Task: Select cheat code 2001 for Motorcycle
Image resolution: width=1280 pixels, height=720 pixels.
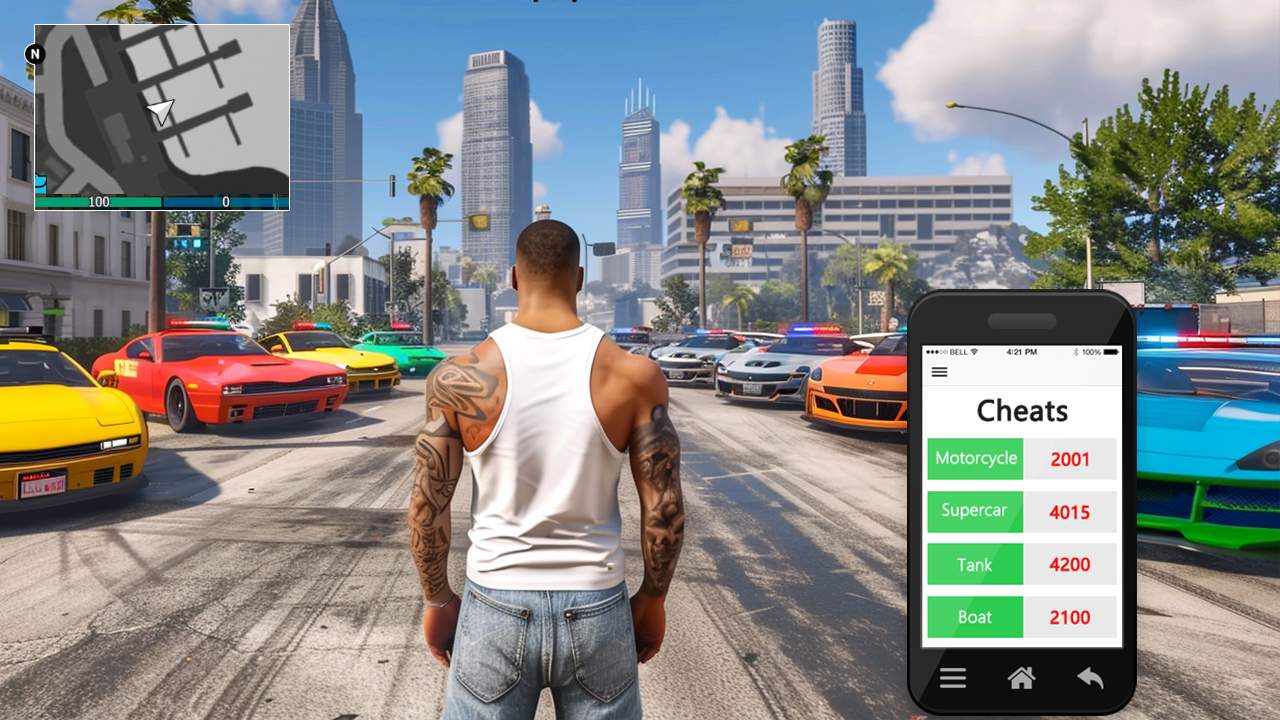Action: pos(1070,459)
